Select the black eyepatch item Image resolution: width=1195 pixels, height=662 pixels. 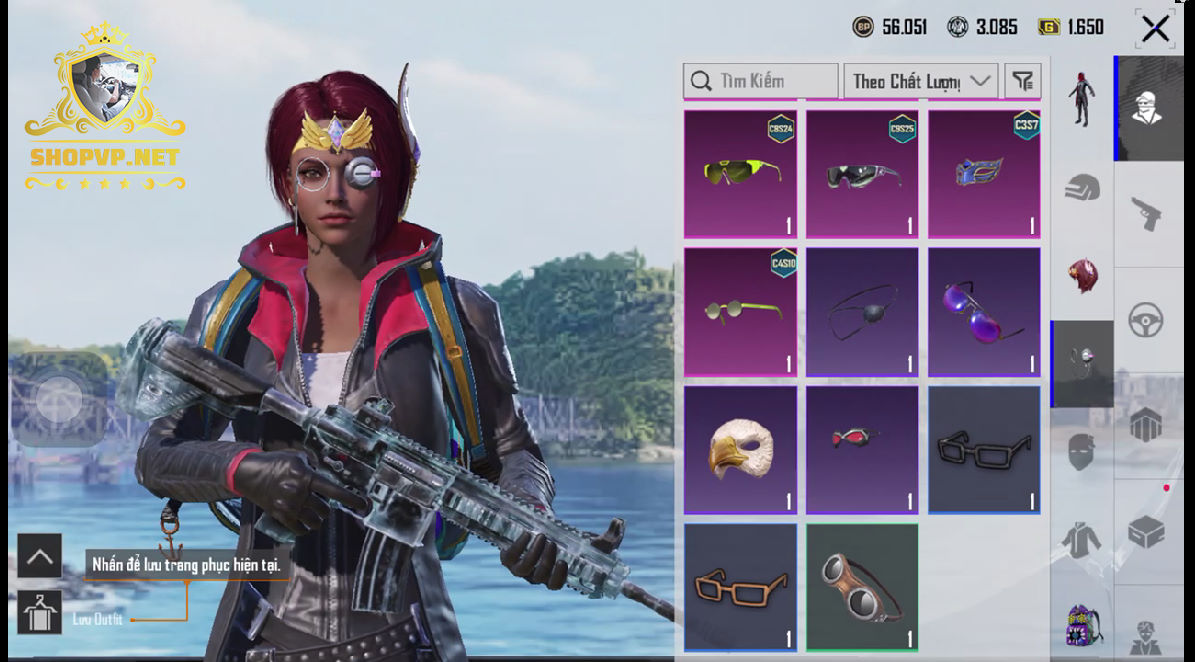[862, 312]
